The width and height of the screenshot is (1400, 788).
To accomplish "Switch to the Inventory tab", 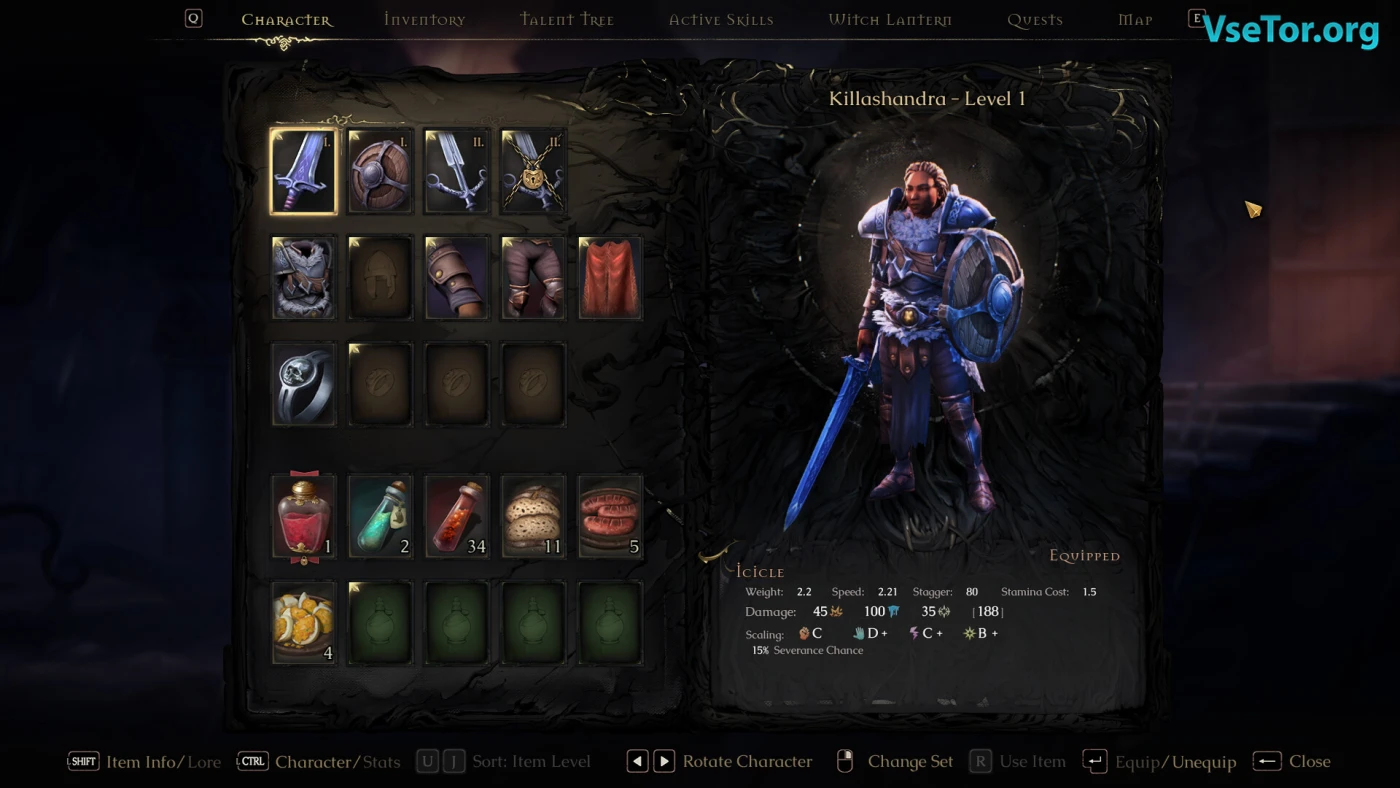I will [x=424, y=20].
